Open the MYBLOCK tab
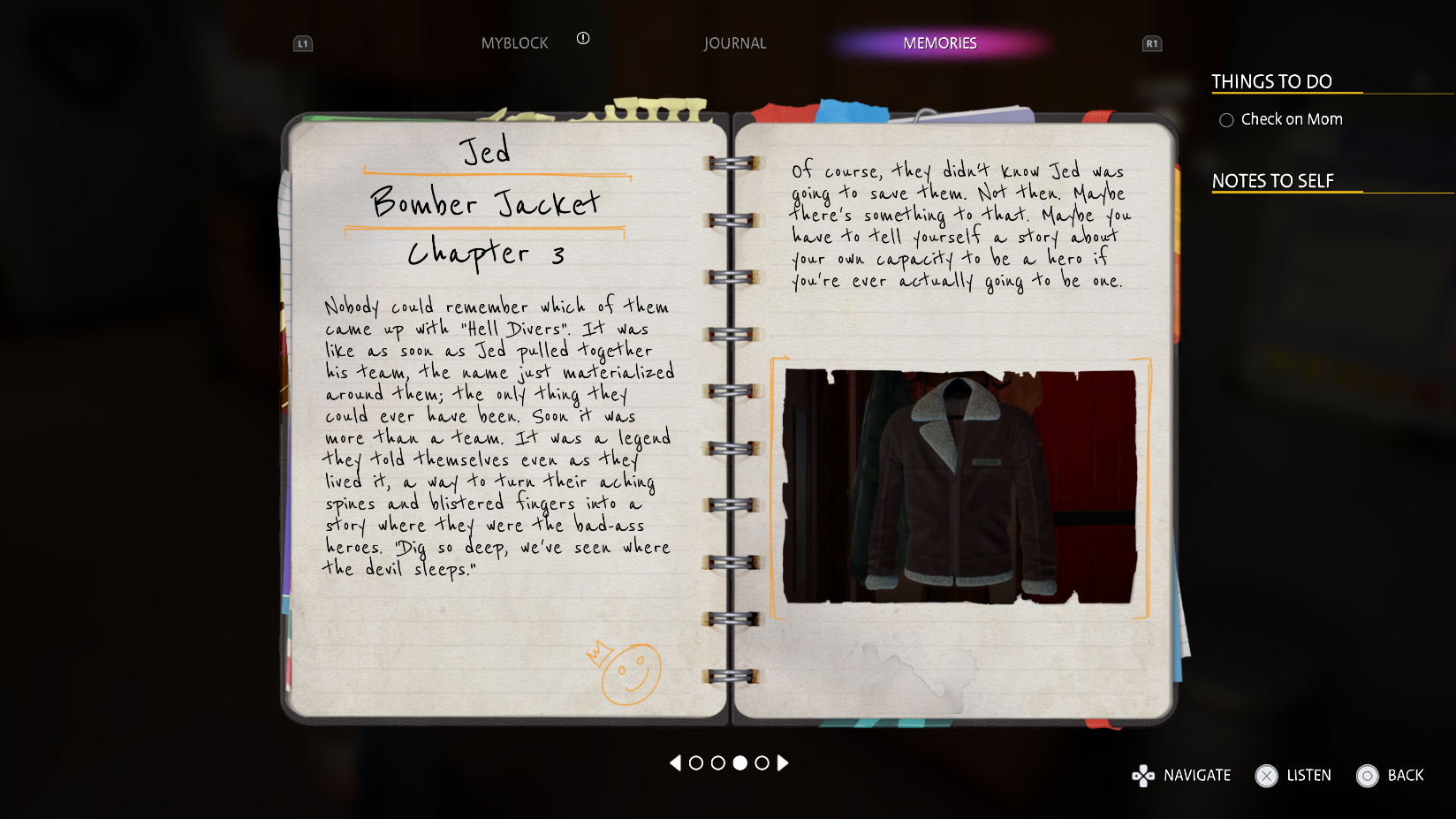 click(x=515, y=42)
